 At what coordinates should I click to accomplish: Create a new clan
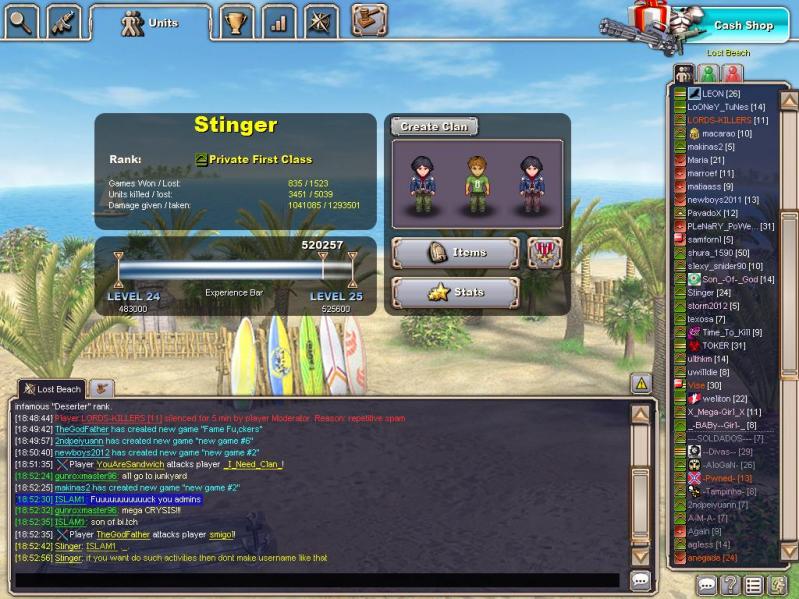pos(433,127)
